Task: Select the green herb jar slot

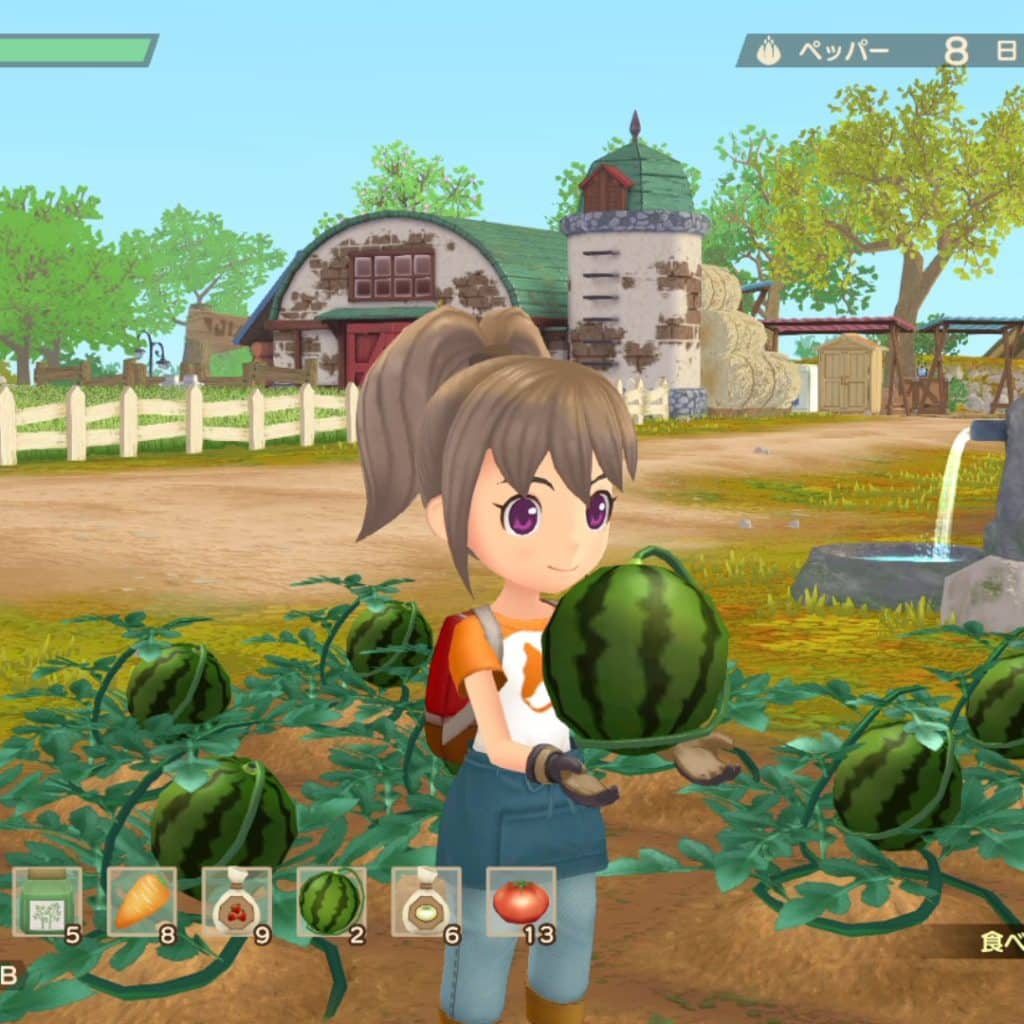Action: [x=47, y=901]
